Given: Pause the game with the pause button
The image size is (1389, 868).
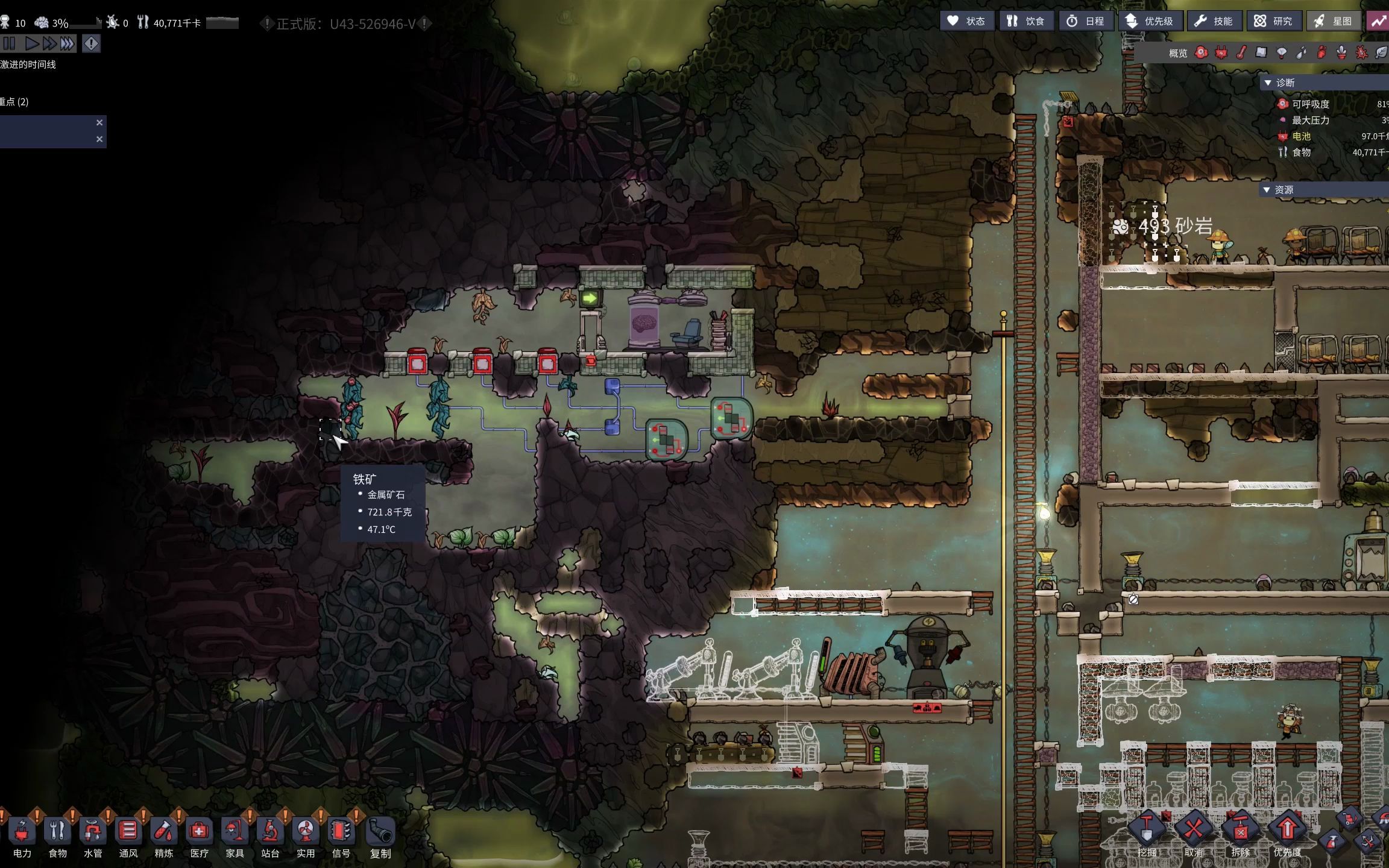Looking at the screenshot, I should (x=9, y=43).
